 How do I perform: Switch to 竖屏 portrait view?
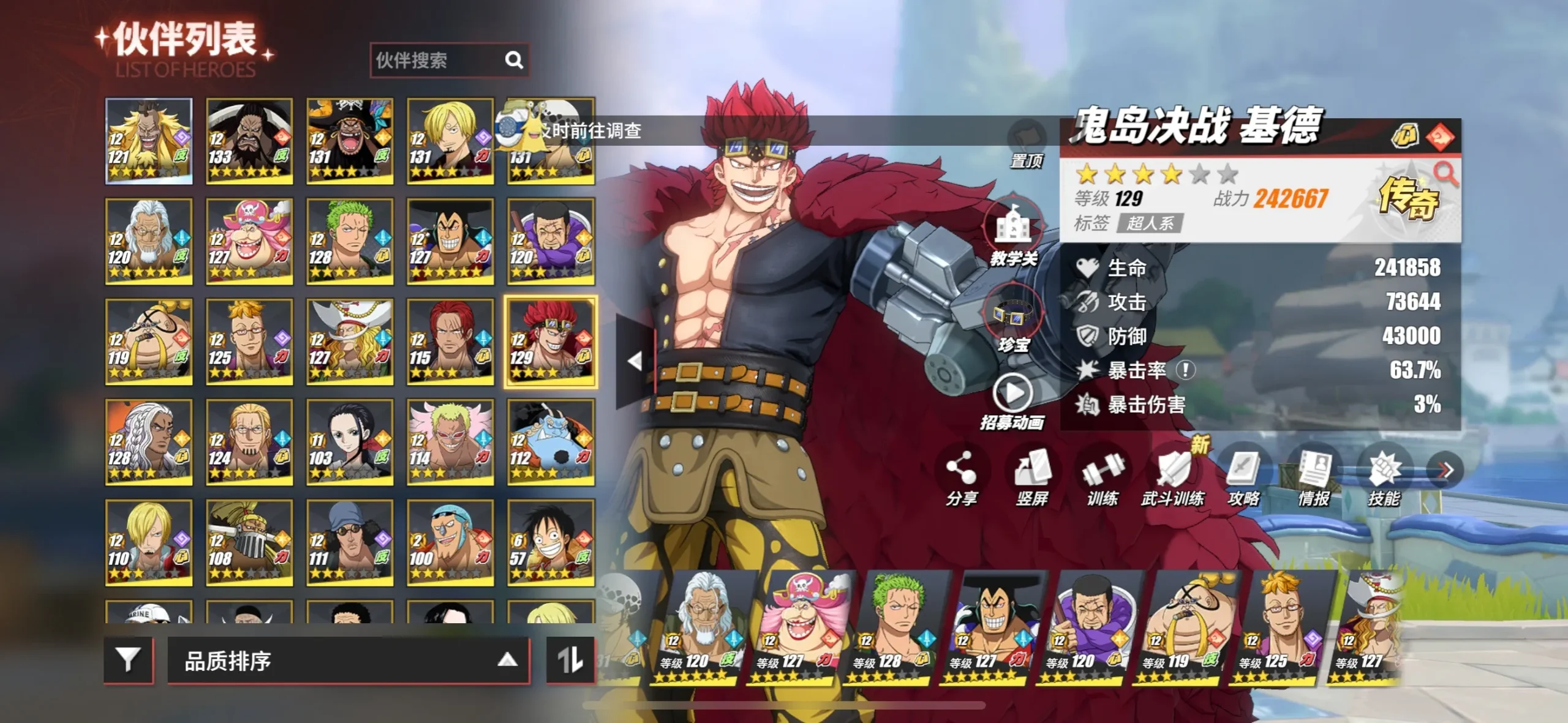1032,479
